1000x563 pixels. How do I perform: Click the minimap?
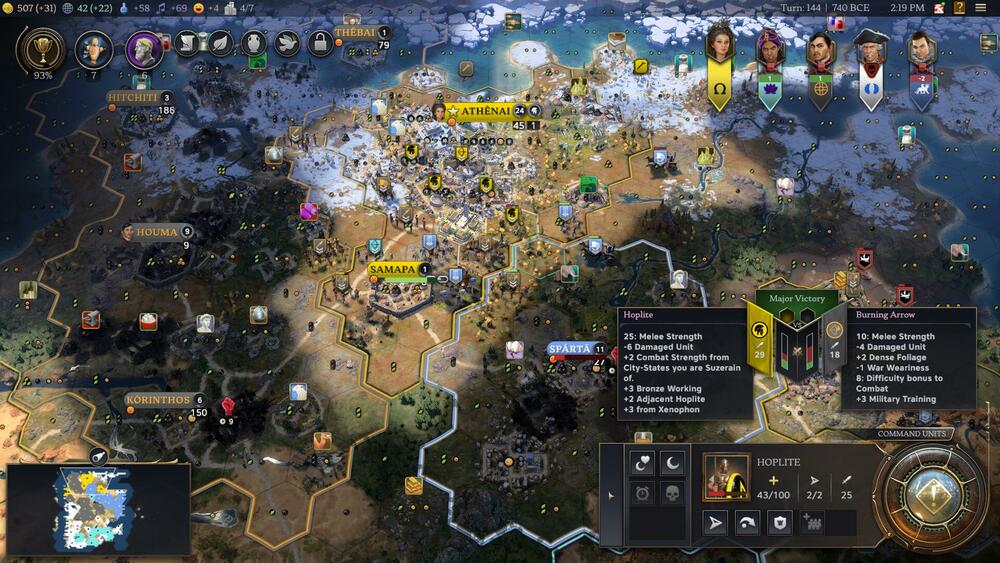(97, 508)
